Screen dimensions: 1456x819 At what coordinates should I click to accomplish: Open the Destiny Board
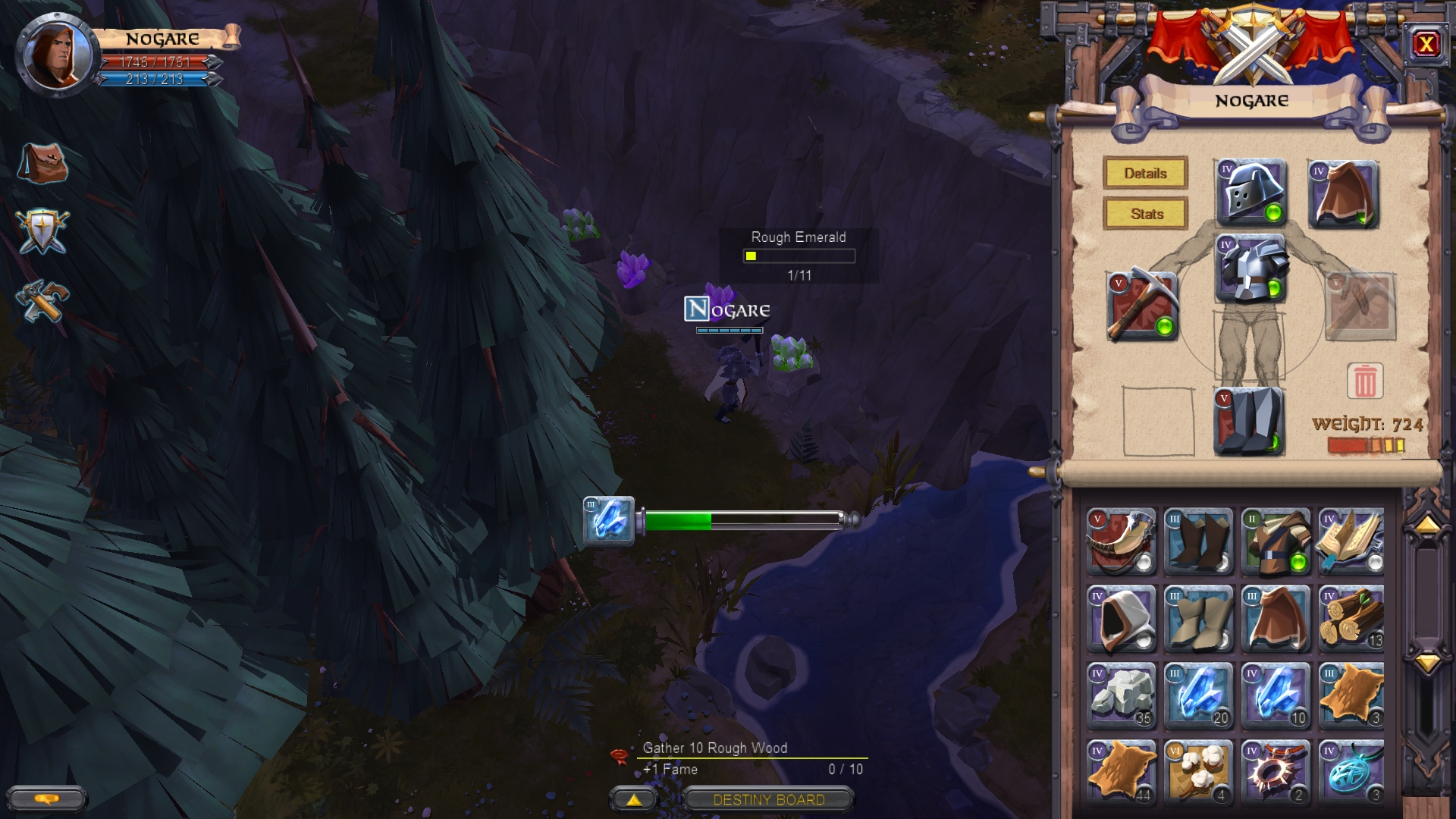768,799
